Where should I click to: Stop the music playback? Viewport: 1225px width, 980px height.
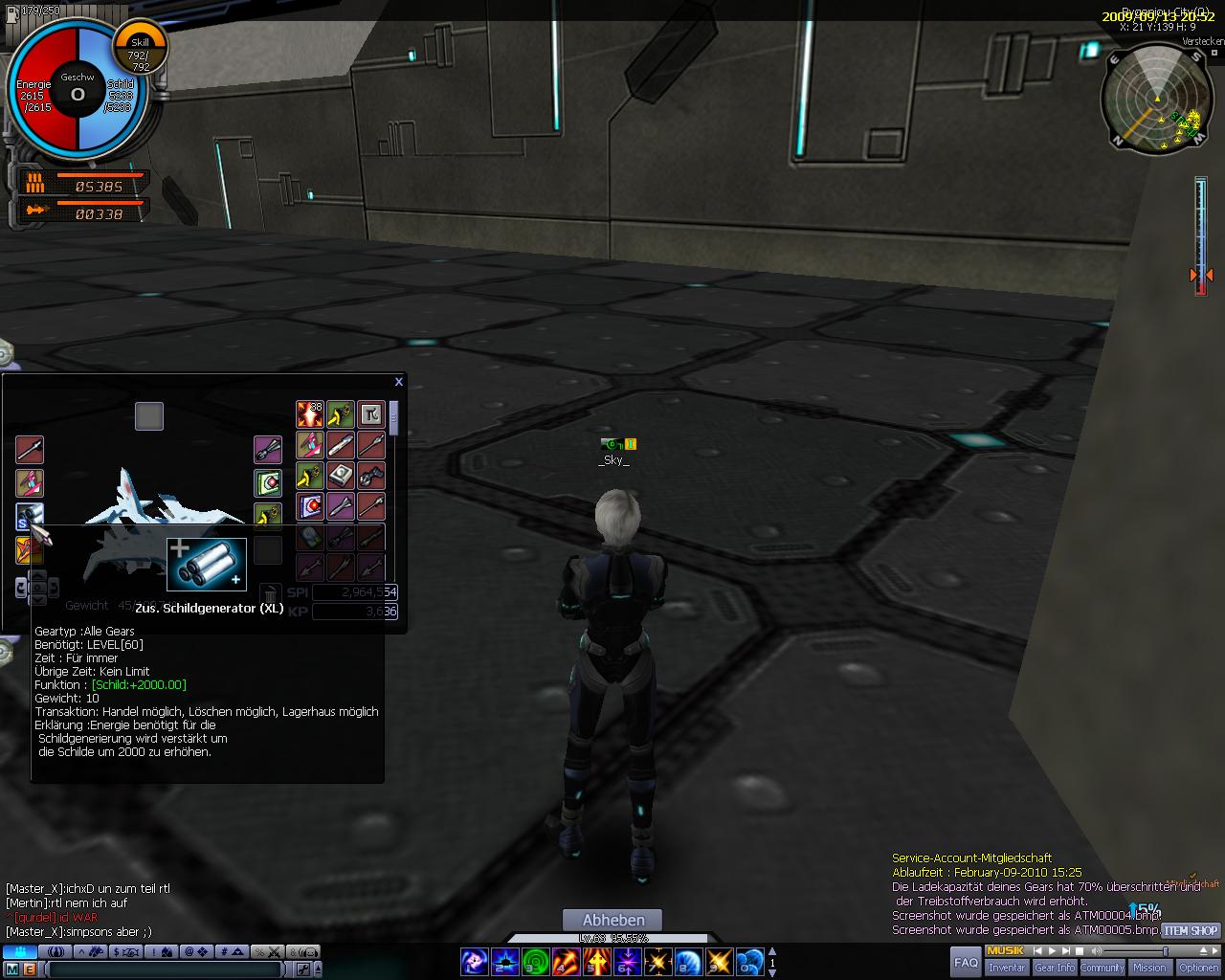(x=1079, y=951)
